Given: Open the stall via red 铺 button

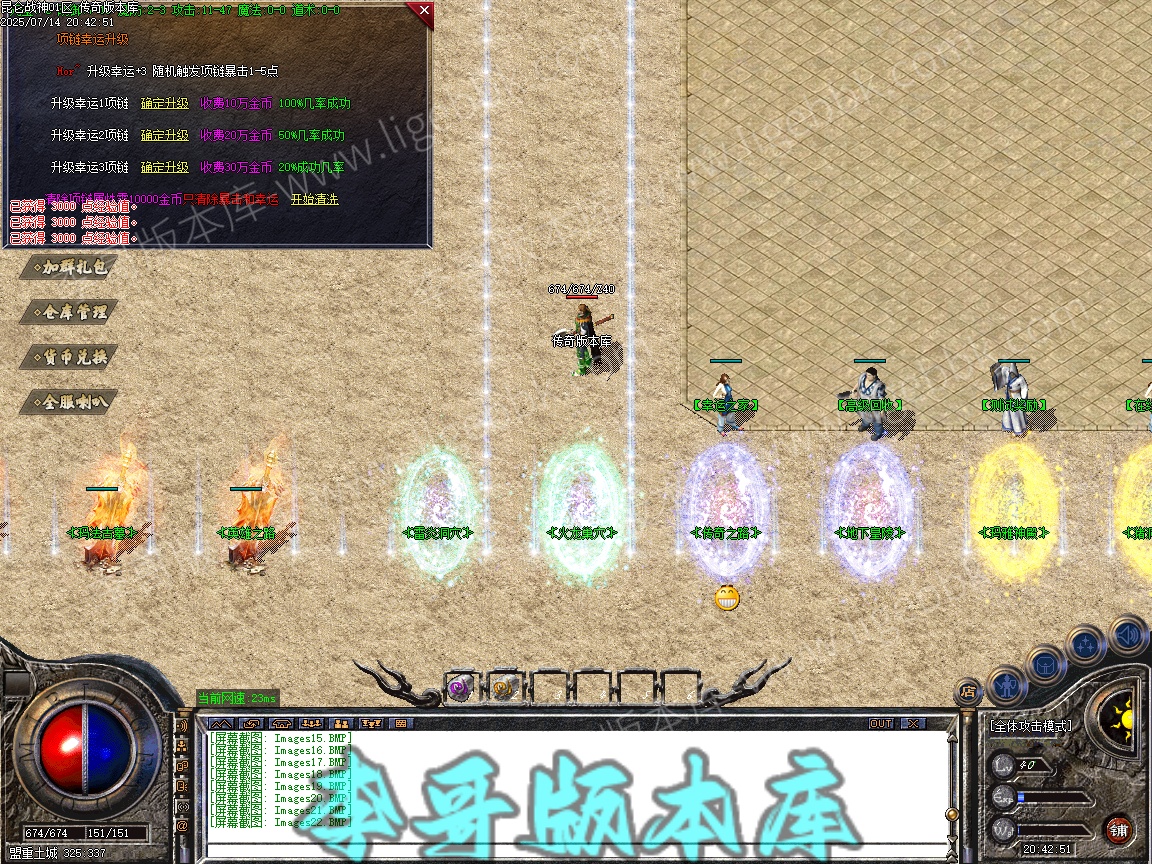Looking at the screenshot, I should pos(1119,829).
